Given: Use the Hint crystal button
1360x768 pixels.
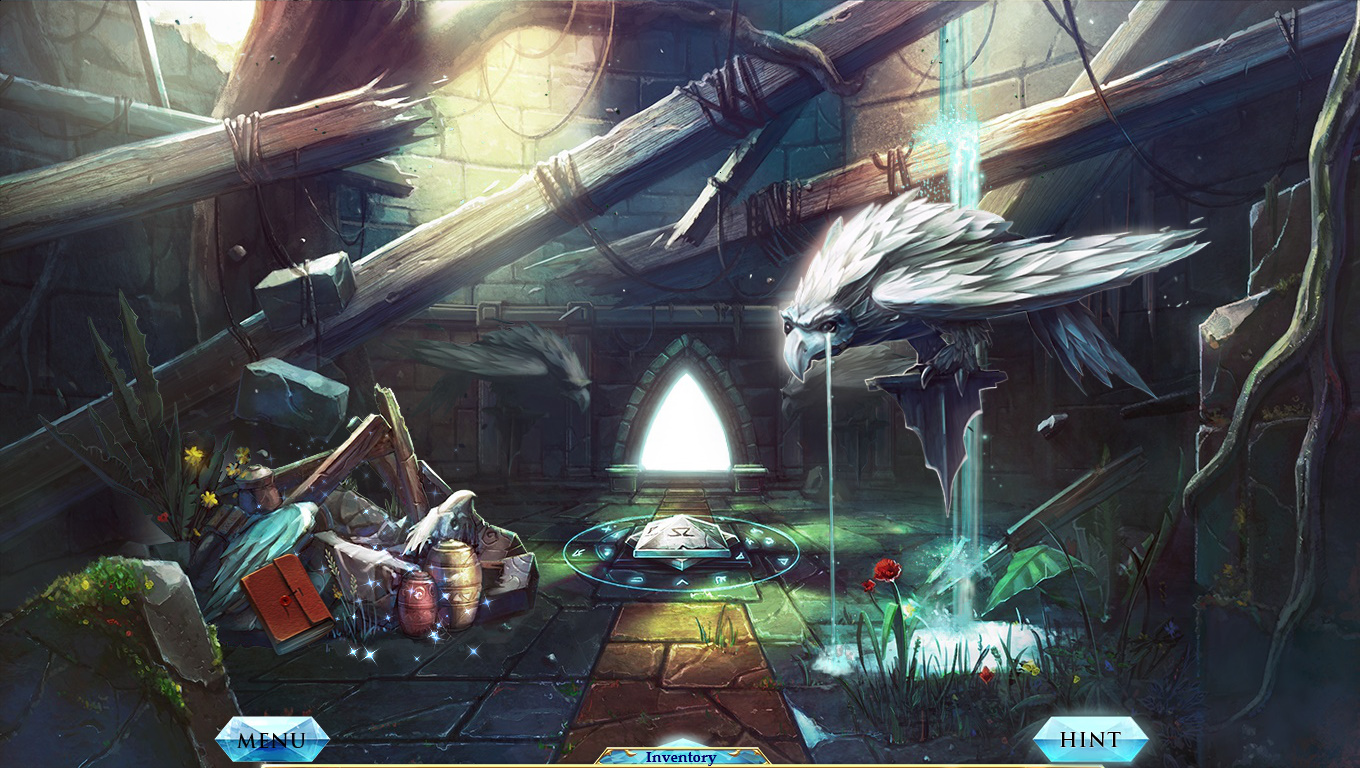Looking at the screenshot, I should coord(1090,740).
